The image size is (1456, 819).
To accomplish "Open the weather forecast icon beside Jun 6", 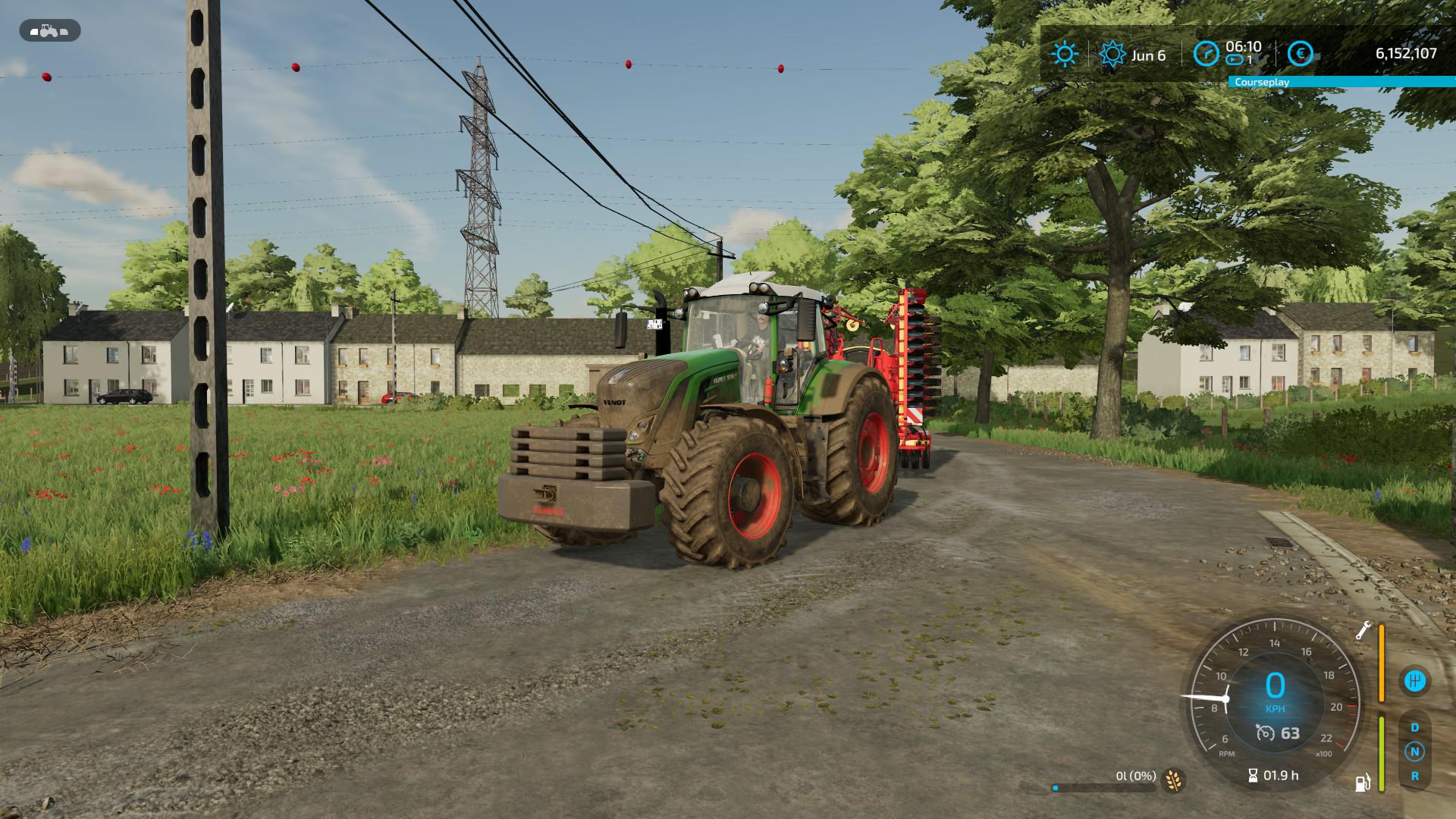I will coord(1112,55).
